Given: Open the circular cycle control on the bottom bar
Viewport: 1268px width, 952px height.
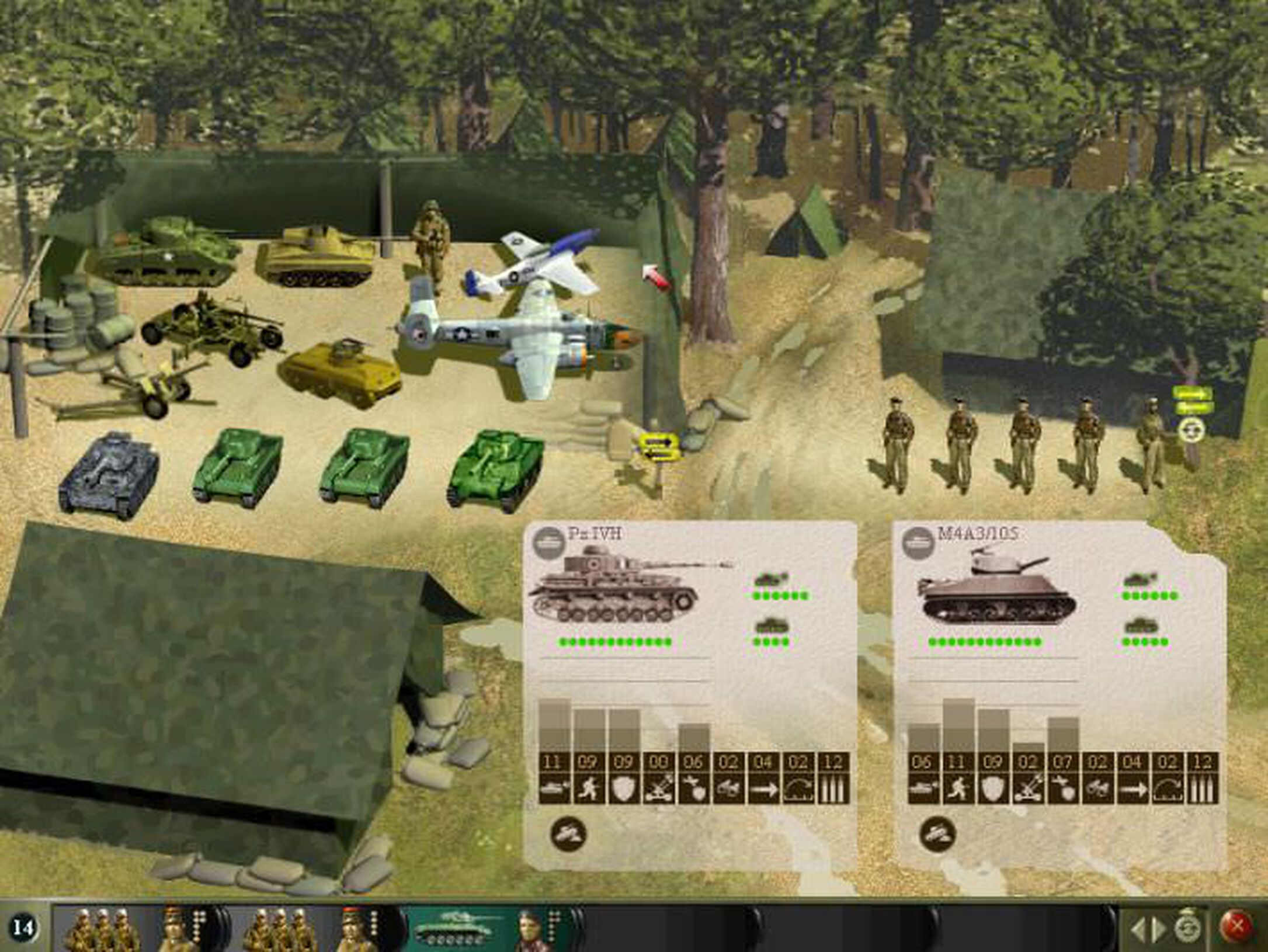Looking at the screenshot, I should [1188, 926].
